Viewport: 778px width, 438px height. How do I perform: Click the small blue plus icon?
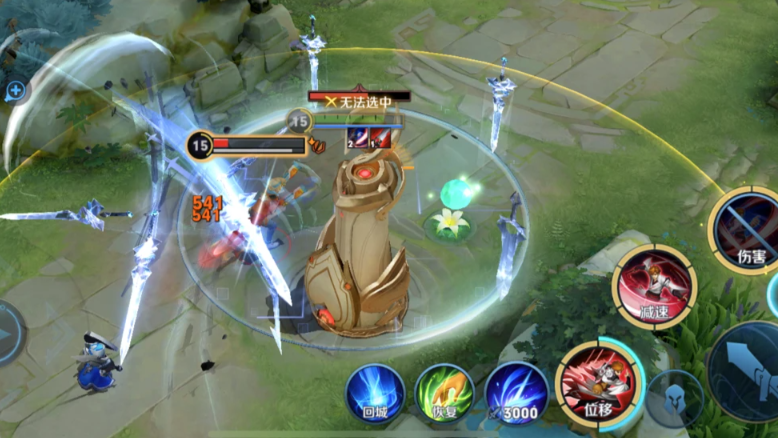(16, 91)
